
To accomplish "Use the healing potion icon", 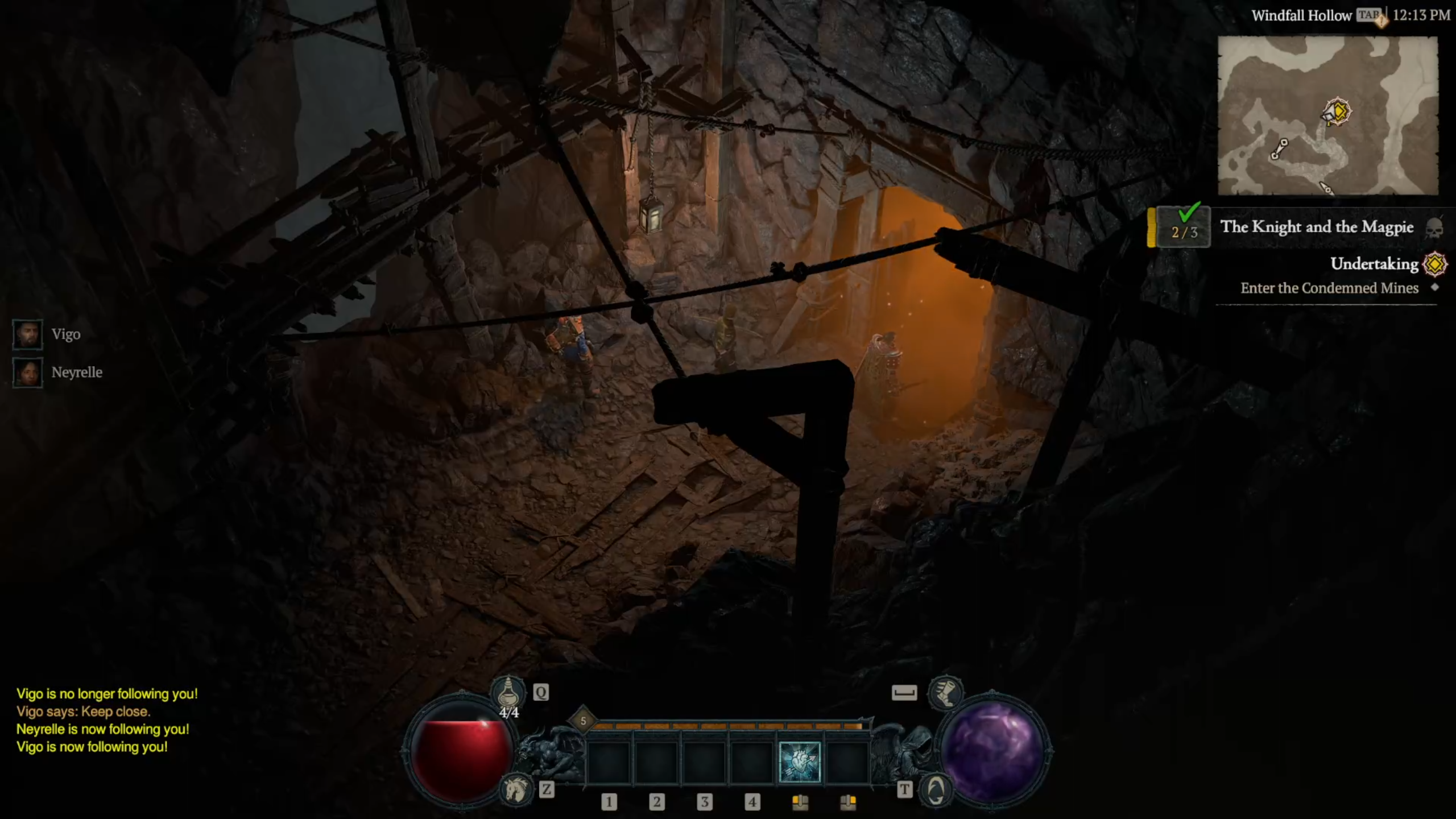I will [508, 692].
